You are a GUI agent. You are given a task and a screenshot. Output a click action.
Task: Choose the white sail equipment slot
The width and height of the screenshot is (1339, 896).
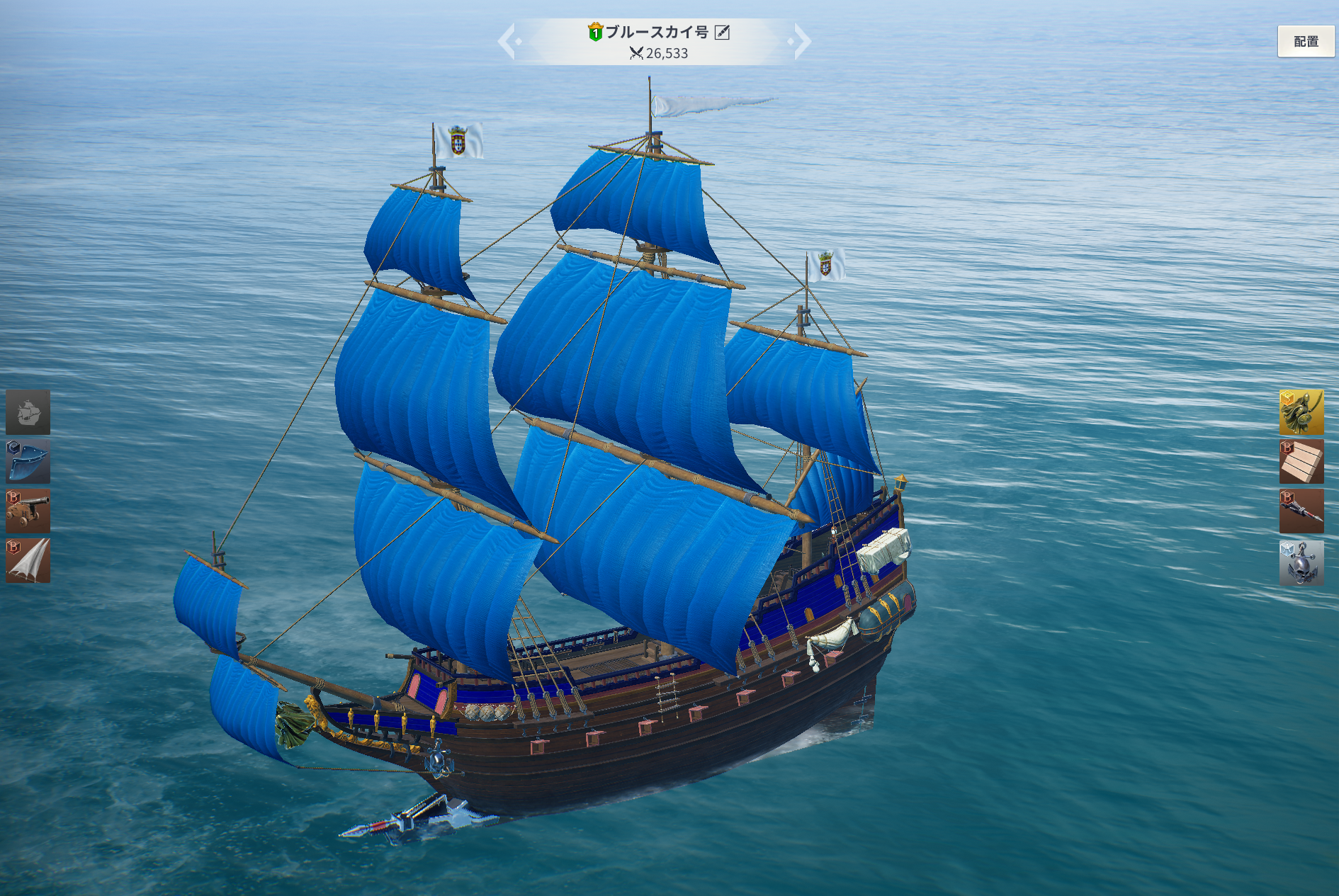click(28, 560)
